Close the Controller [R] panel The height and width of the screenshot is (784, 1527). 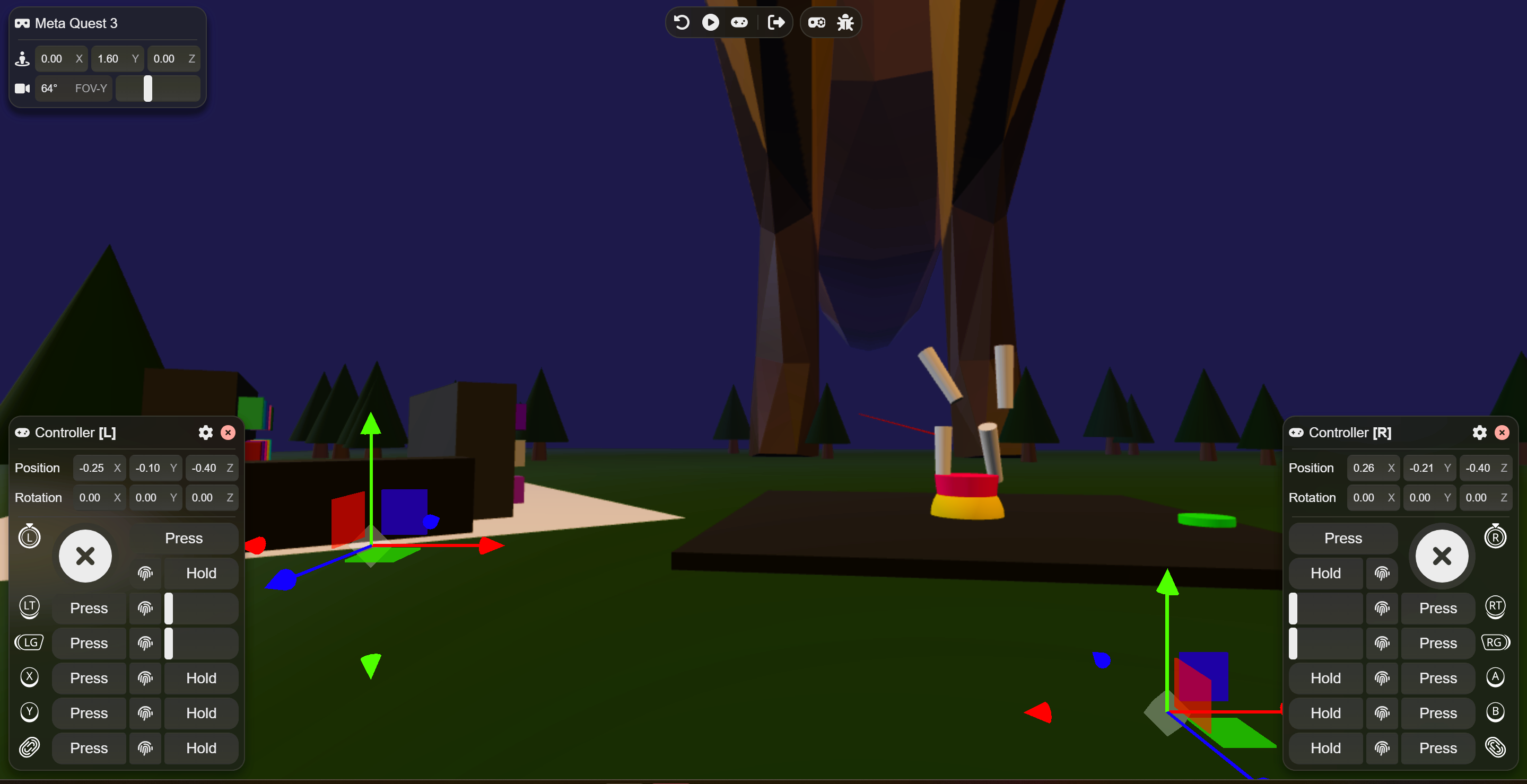(x=1502, y=433)
